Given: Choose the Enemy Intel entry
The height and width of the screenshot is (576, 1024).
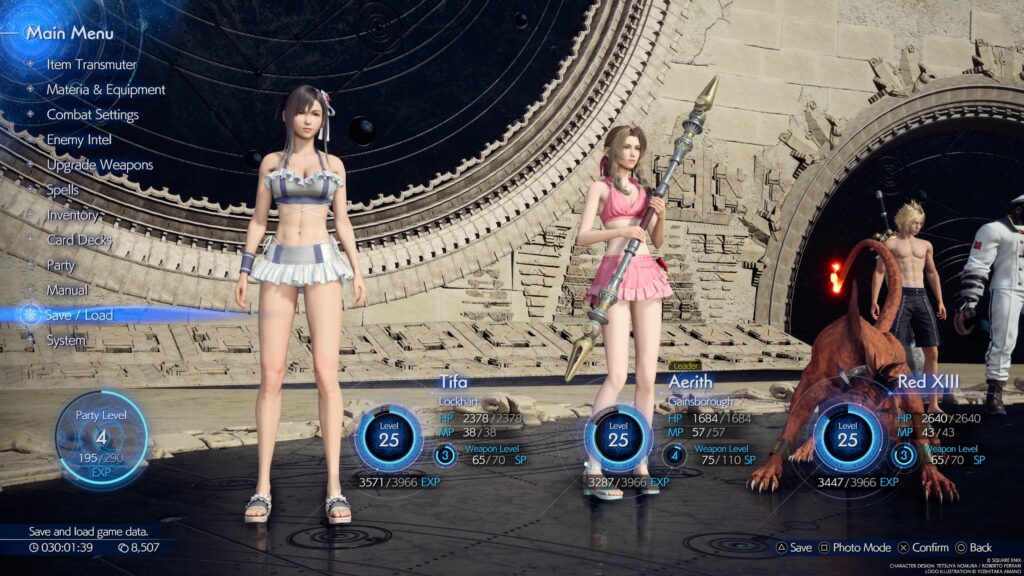Looking at the screenshot, I should click(79, 140).
